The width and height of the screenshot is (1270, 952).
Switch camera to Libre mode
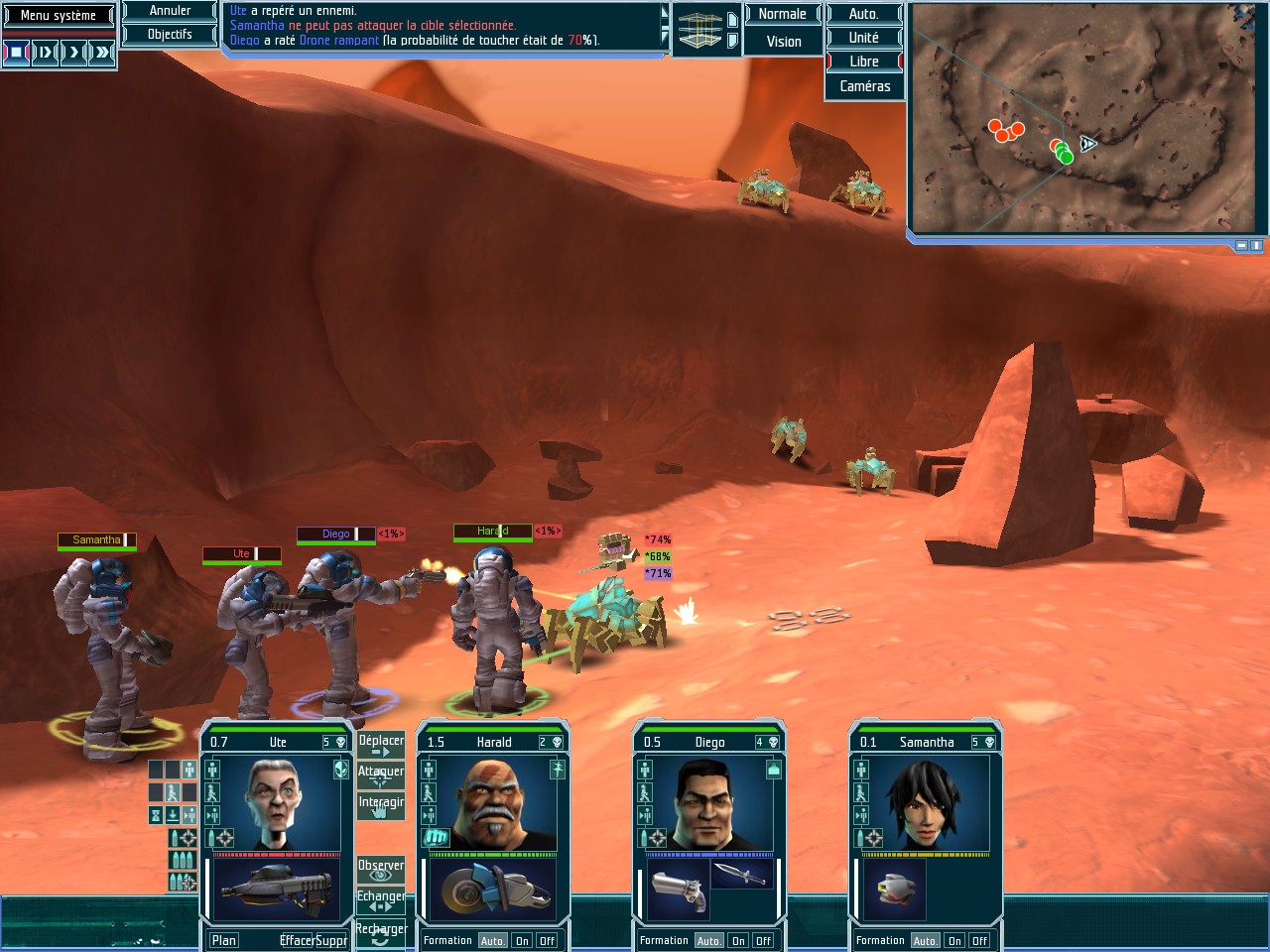[864, 61]
